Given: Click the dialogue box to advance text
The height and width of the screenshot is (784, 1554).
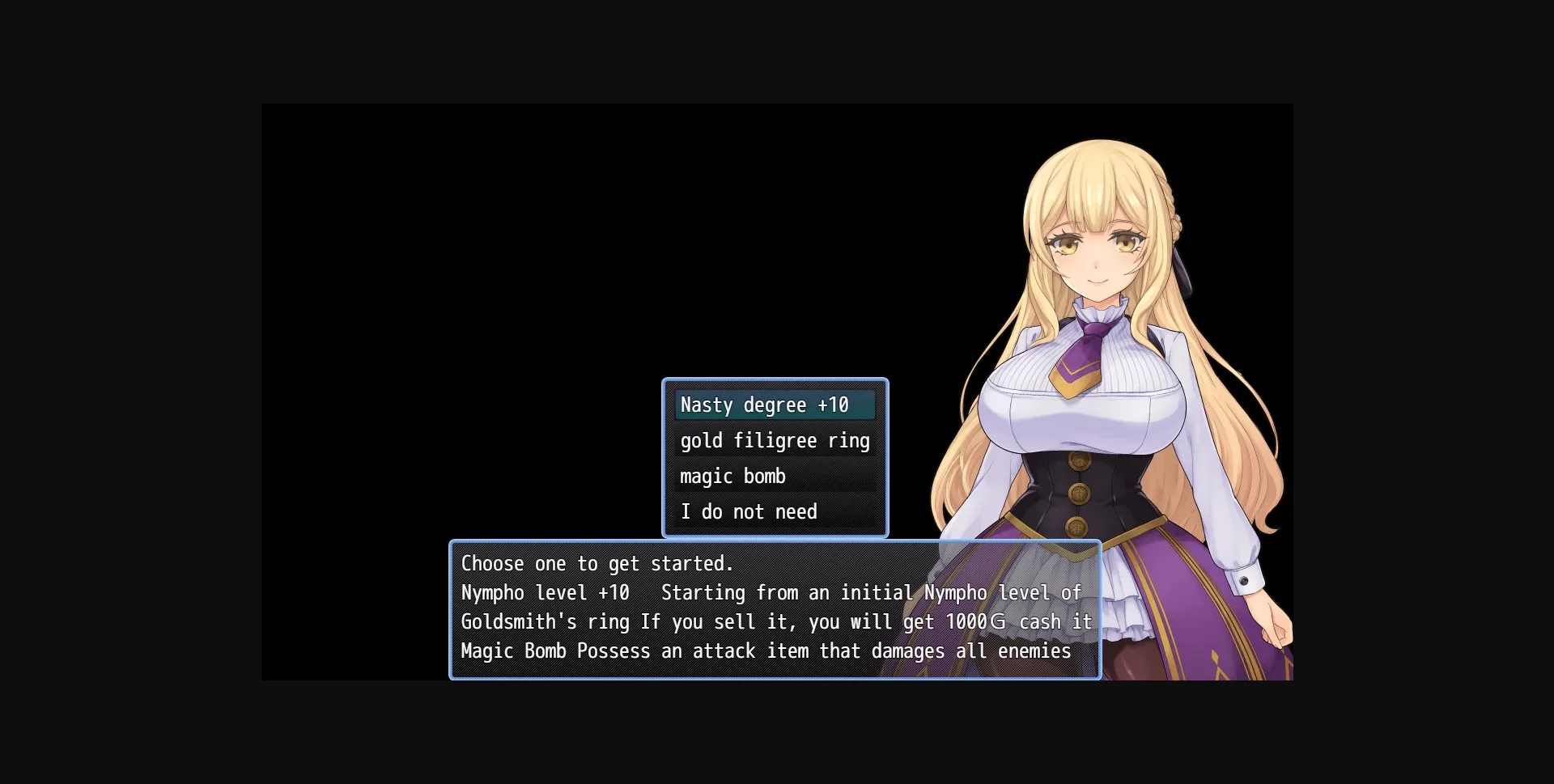Looking at the screenshot, I should pyautogui.click(x=728, y=607).
